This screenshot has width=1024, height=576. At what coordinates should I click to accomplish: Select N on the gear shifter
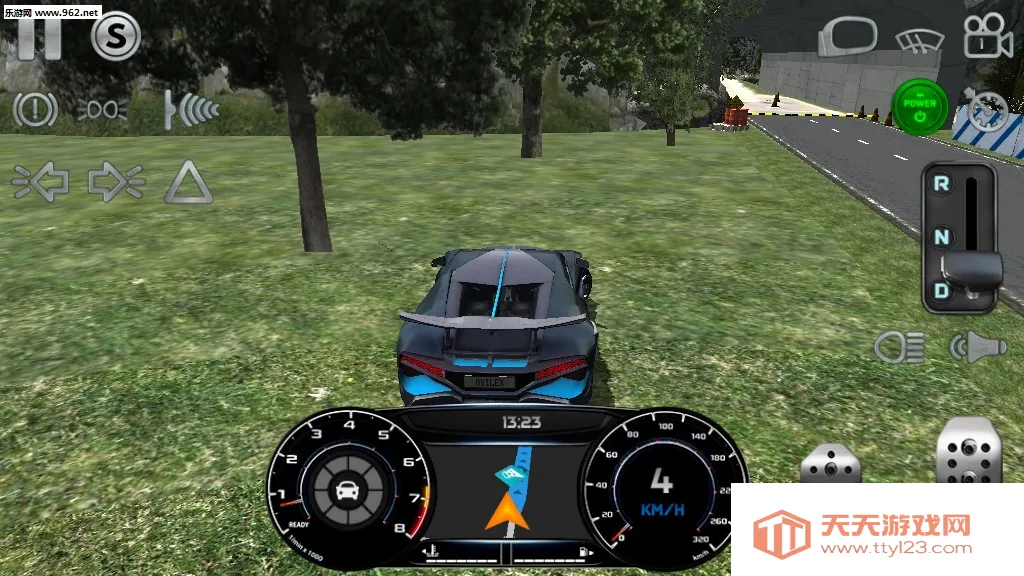tap(941, 237)
